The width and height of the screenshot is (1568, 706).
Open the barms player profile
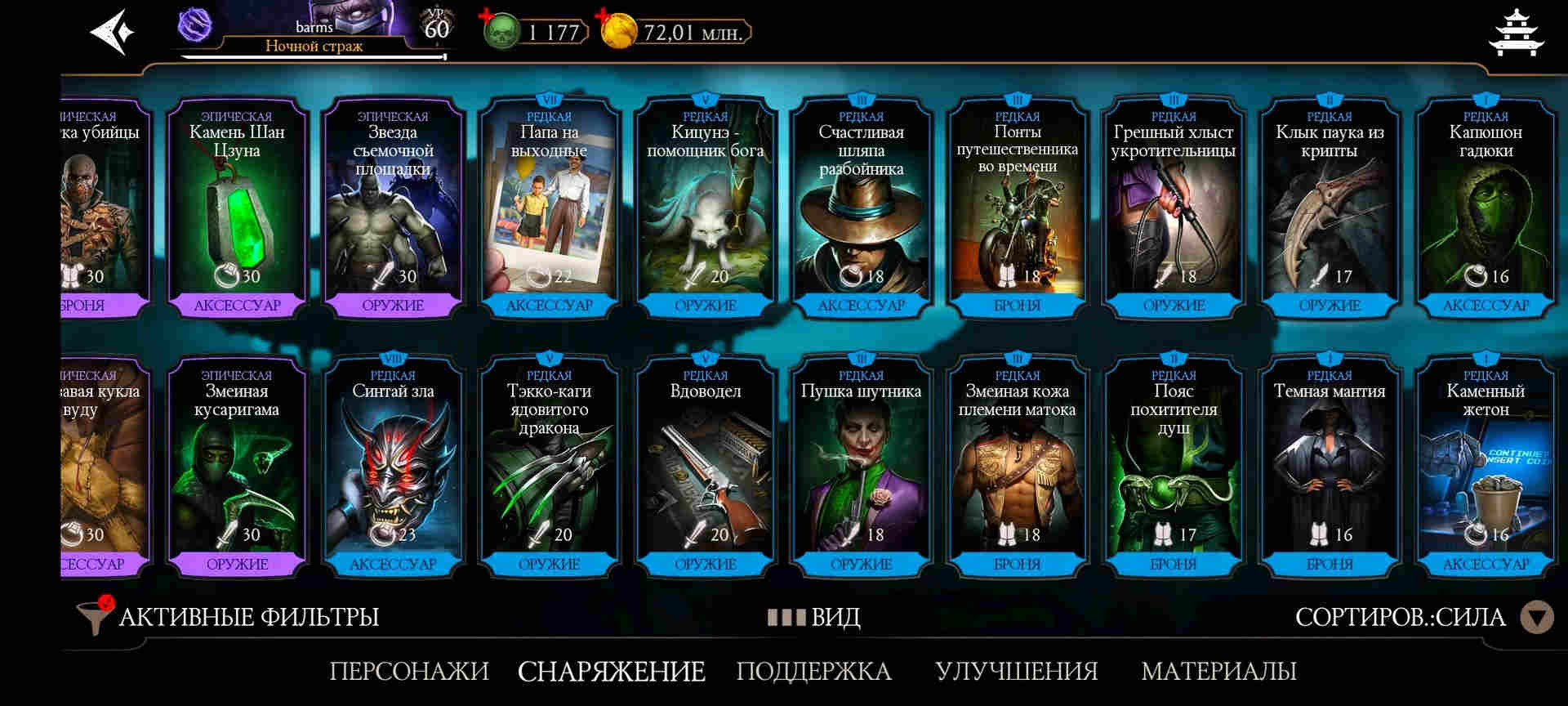pos(314,31)
